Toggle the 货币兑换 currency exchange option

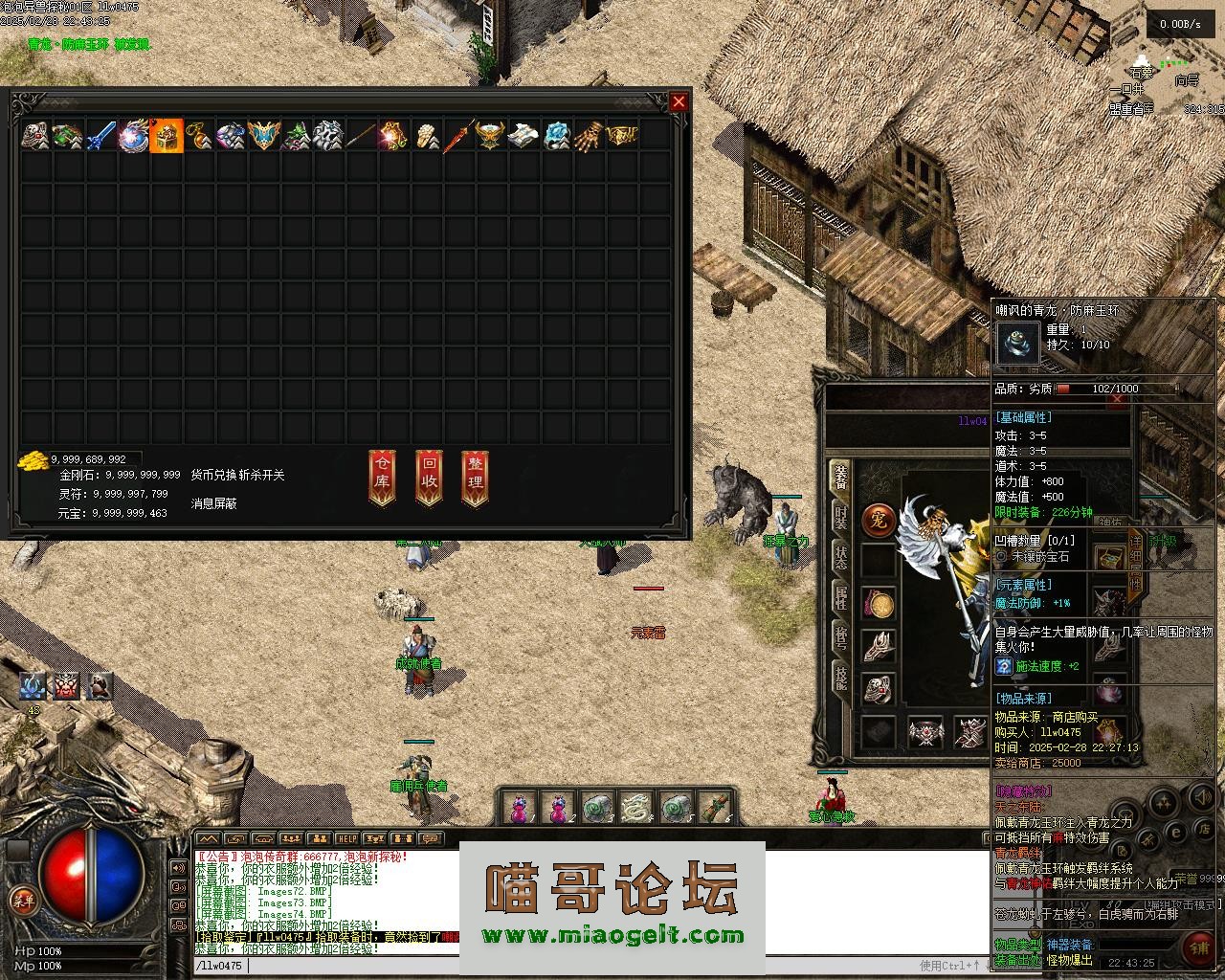[x=212, y=475]
